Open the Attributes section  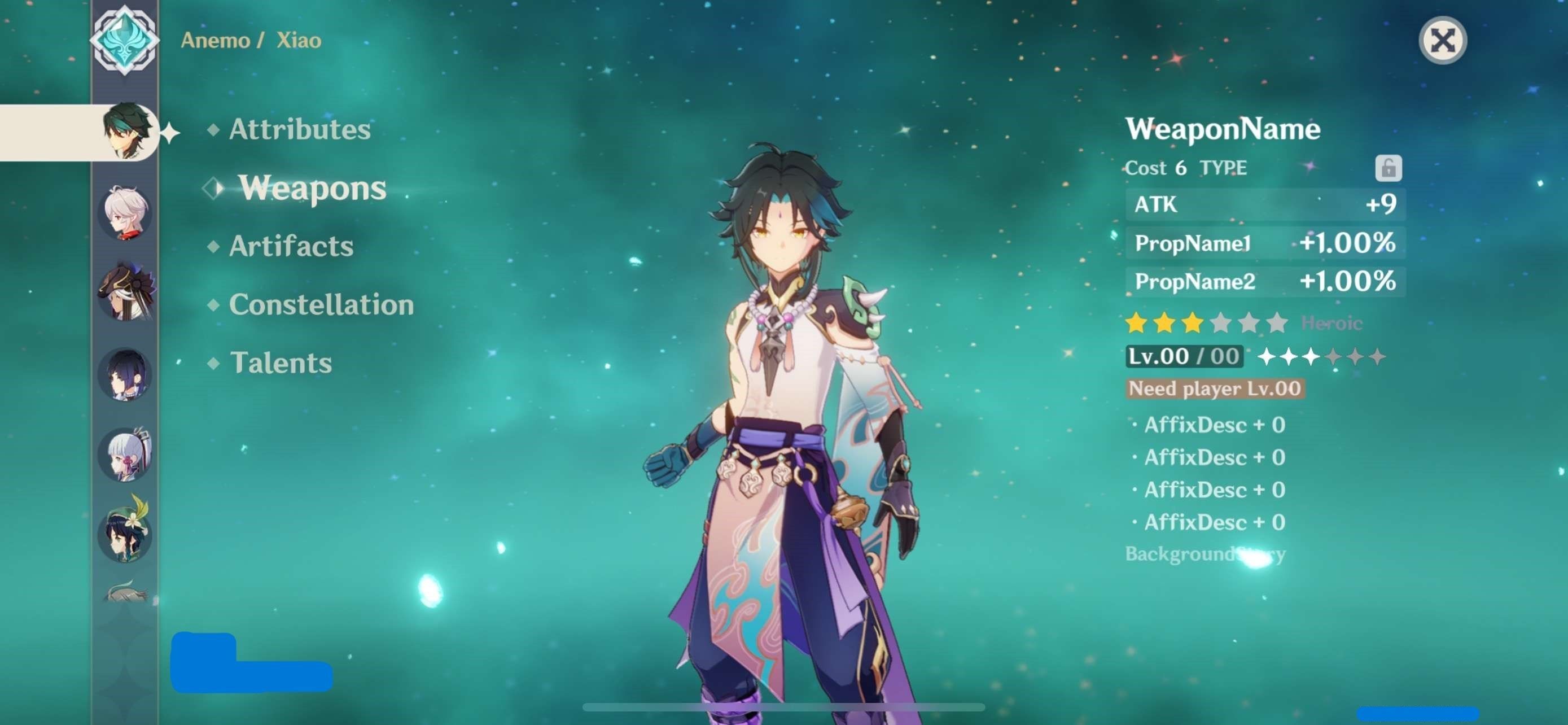coord(299,129)
